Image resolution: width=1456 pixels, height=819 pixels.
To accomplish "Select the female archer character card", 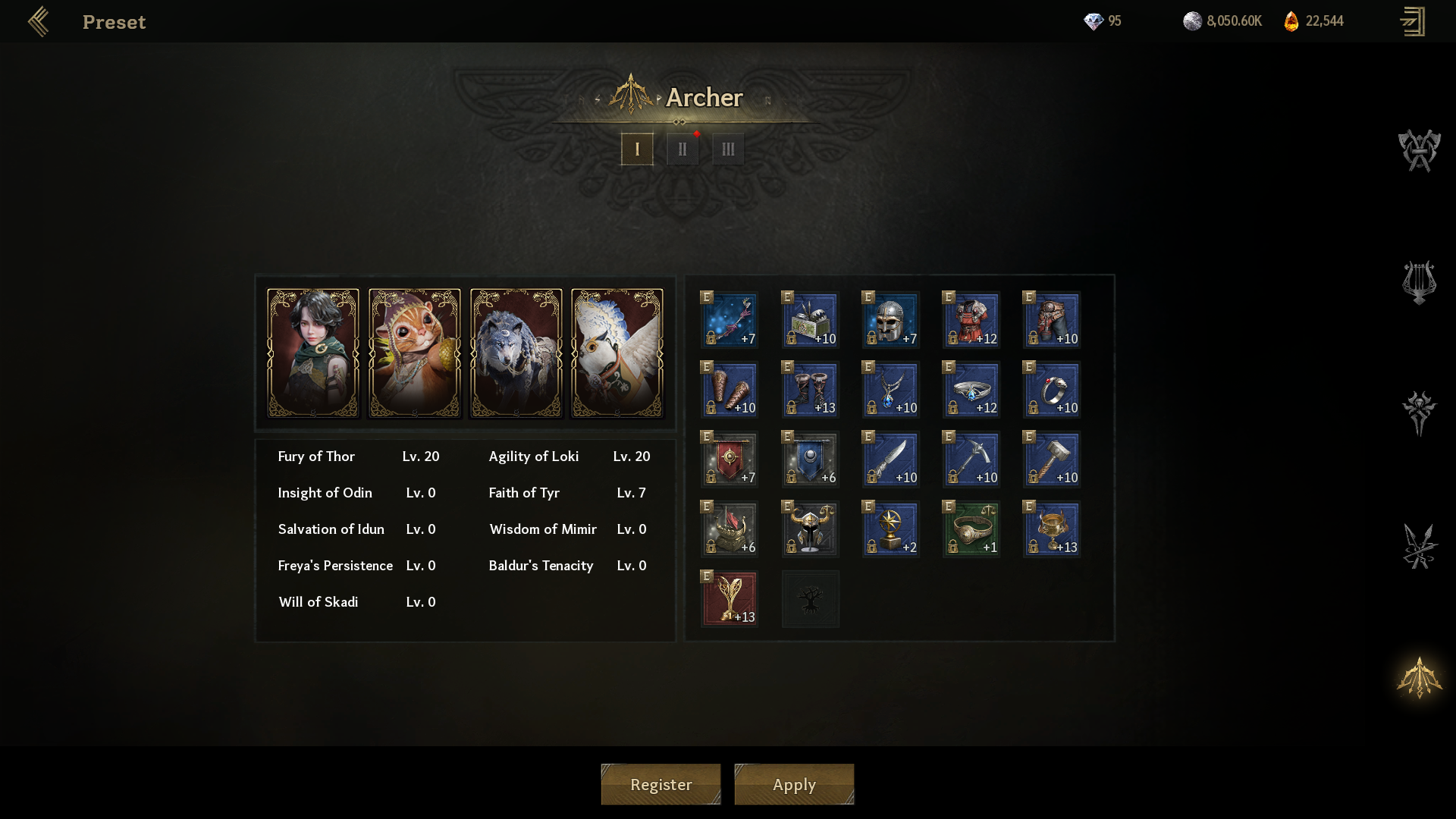I will pos(313,353).
